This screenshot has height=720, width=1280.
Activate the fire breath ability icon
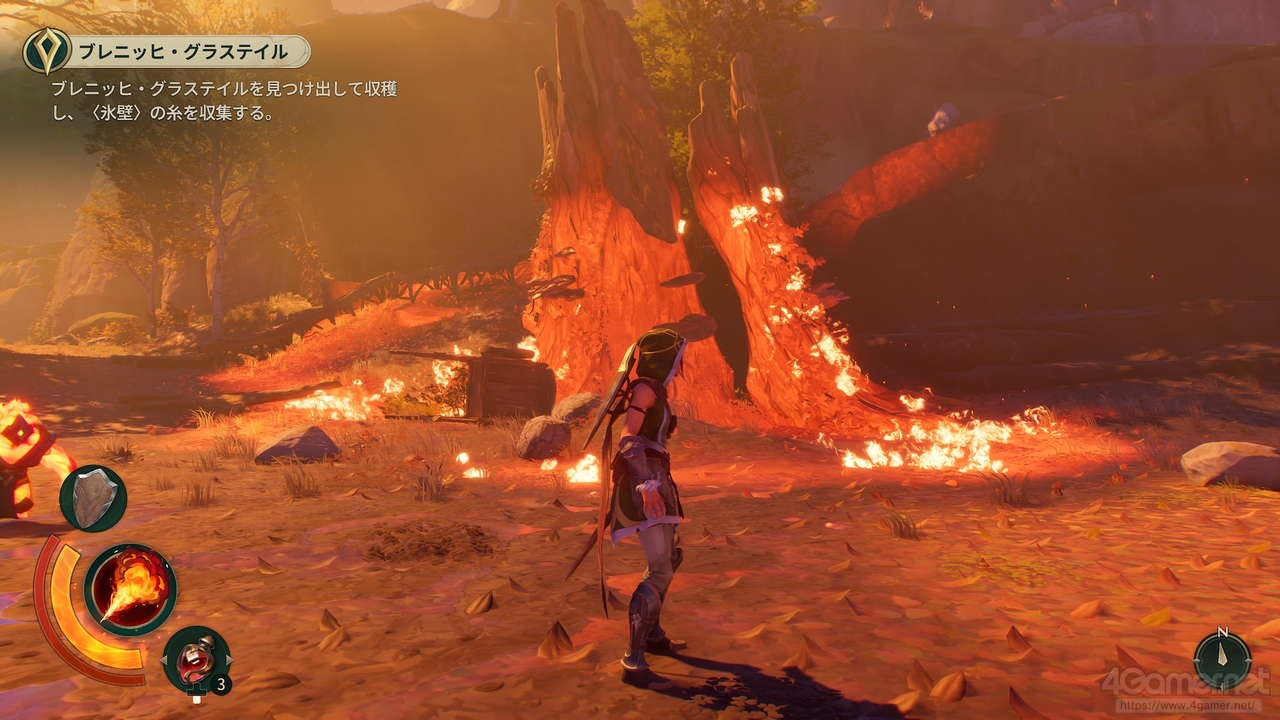click(x=130, y=589)
